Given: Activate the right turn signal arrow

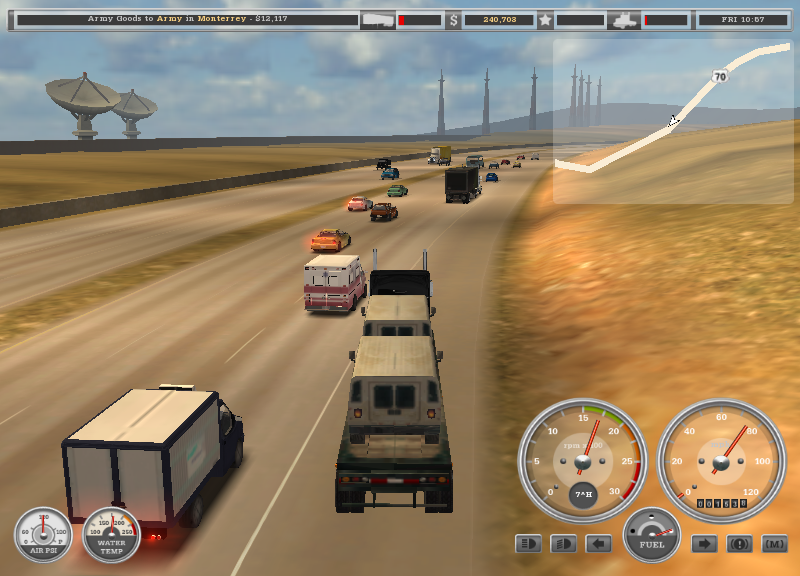Looking at the screenshot, I should (x=705, y=544).
